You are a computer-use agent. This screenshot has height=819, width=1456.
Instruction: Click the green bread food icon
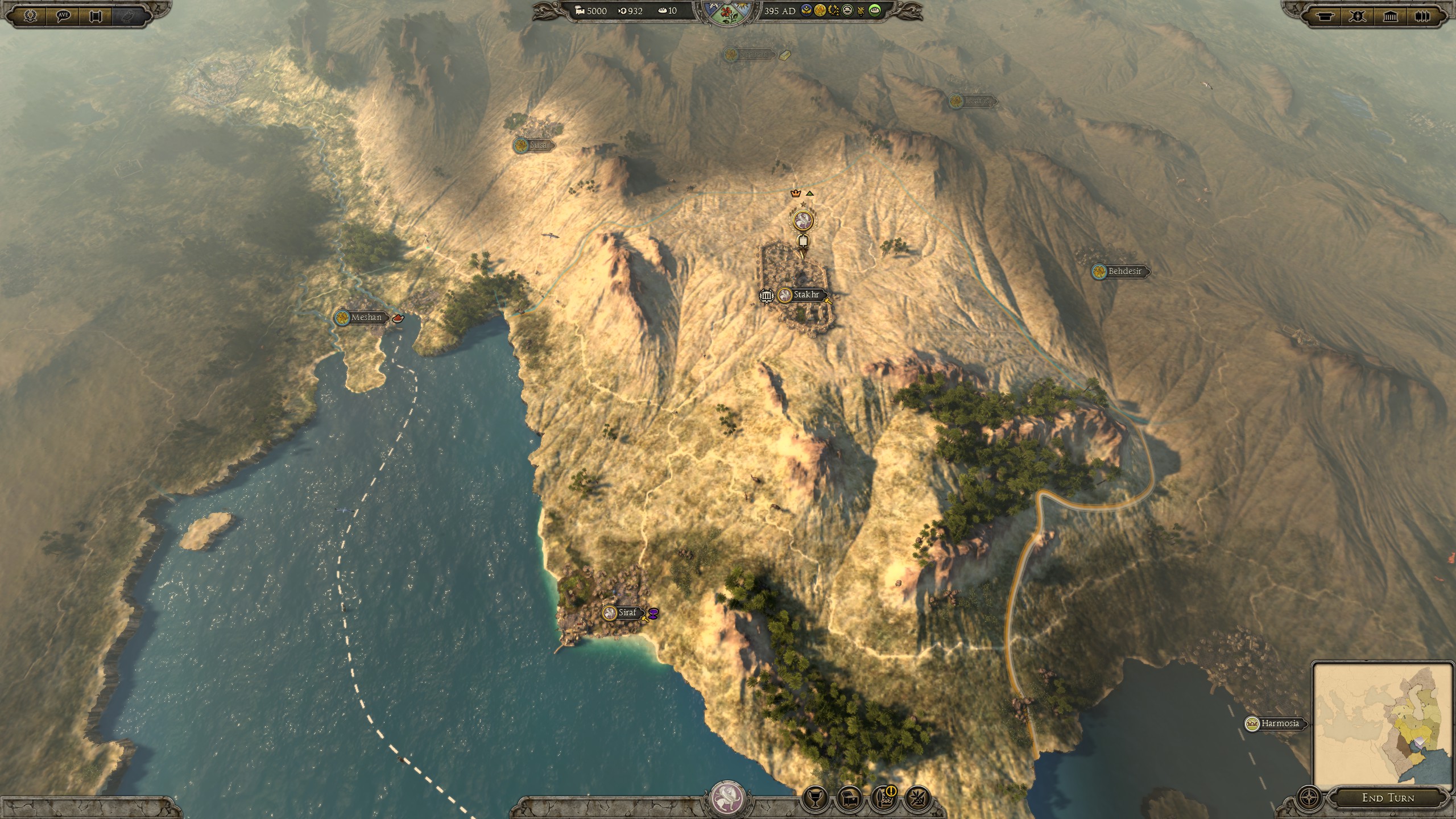point(875,11)
